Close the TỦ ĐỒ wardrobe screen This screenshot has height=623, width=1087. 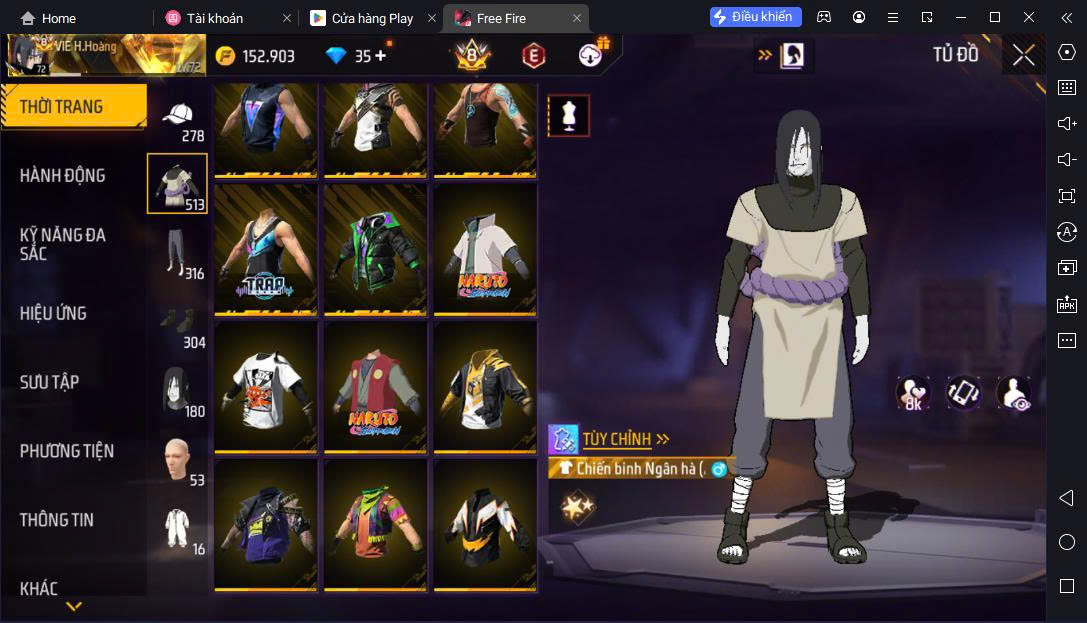coord(1023,55)
